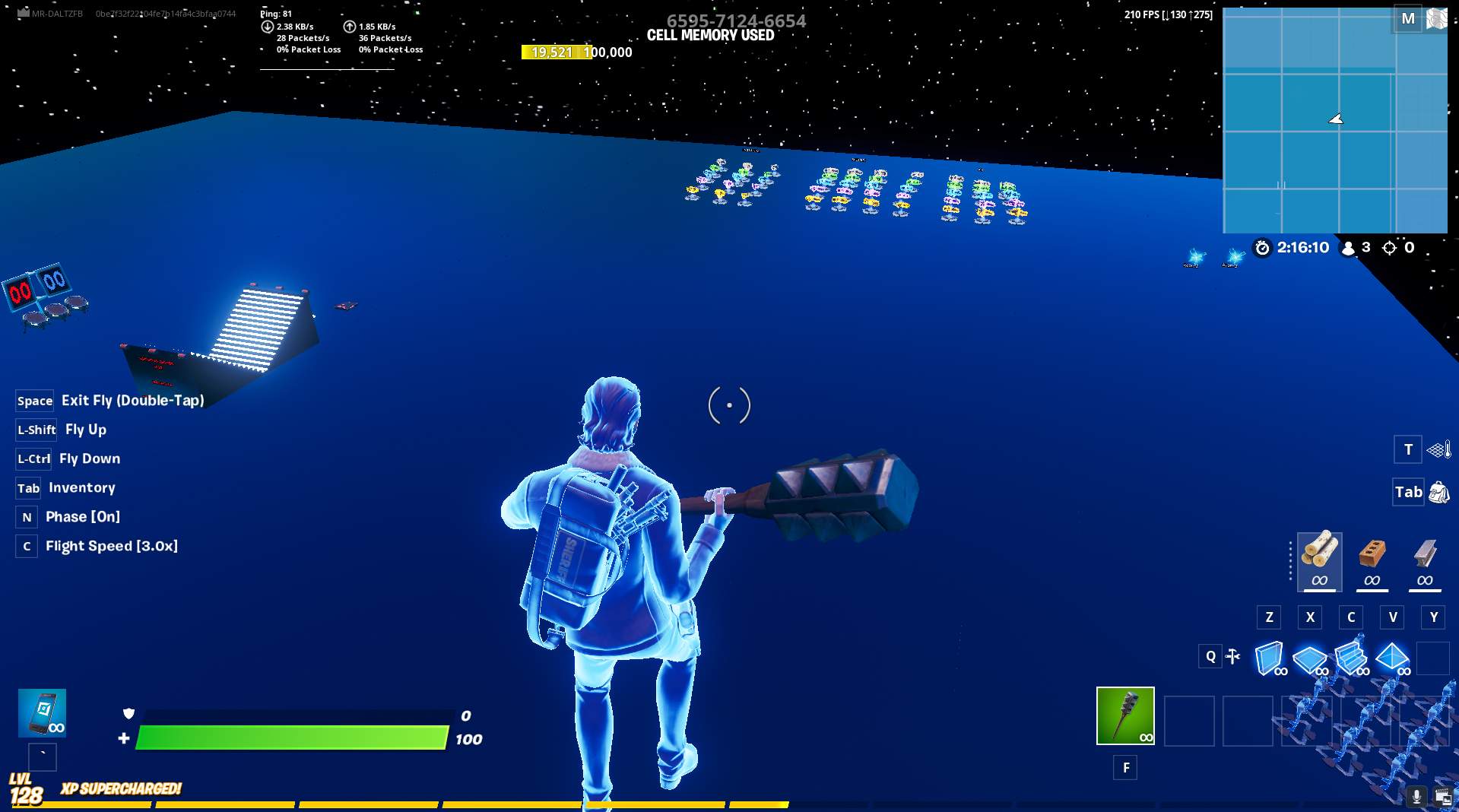Click the player count icon showing 3 players
This screenshot has width=1459, height=812.
coord(1348,247)
